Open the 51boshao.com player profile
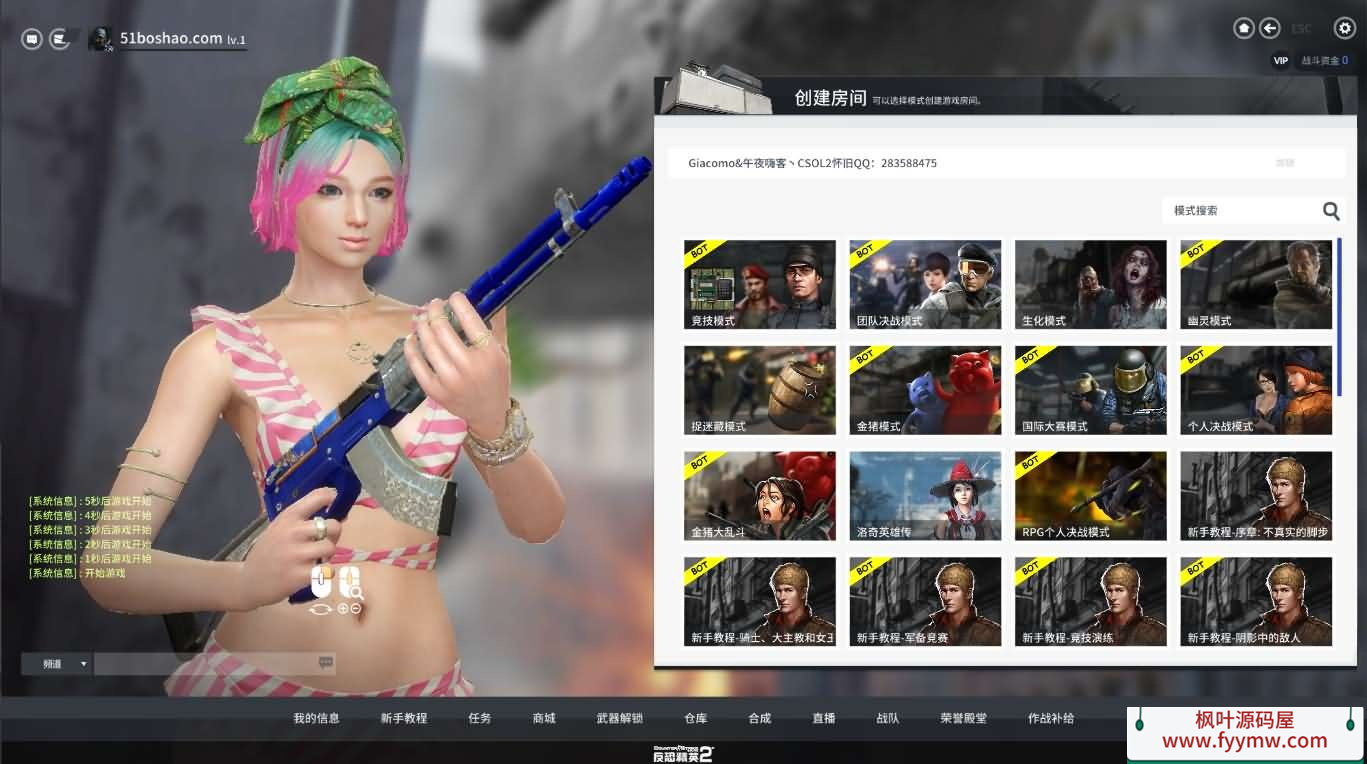1367x764 pixels. (170, 39)
